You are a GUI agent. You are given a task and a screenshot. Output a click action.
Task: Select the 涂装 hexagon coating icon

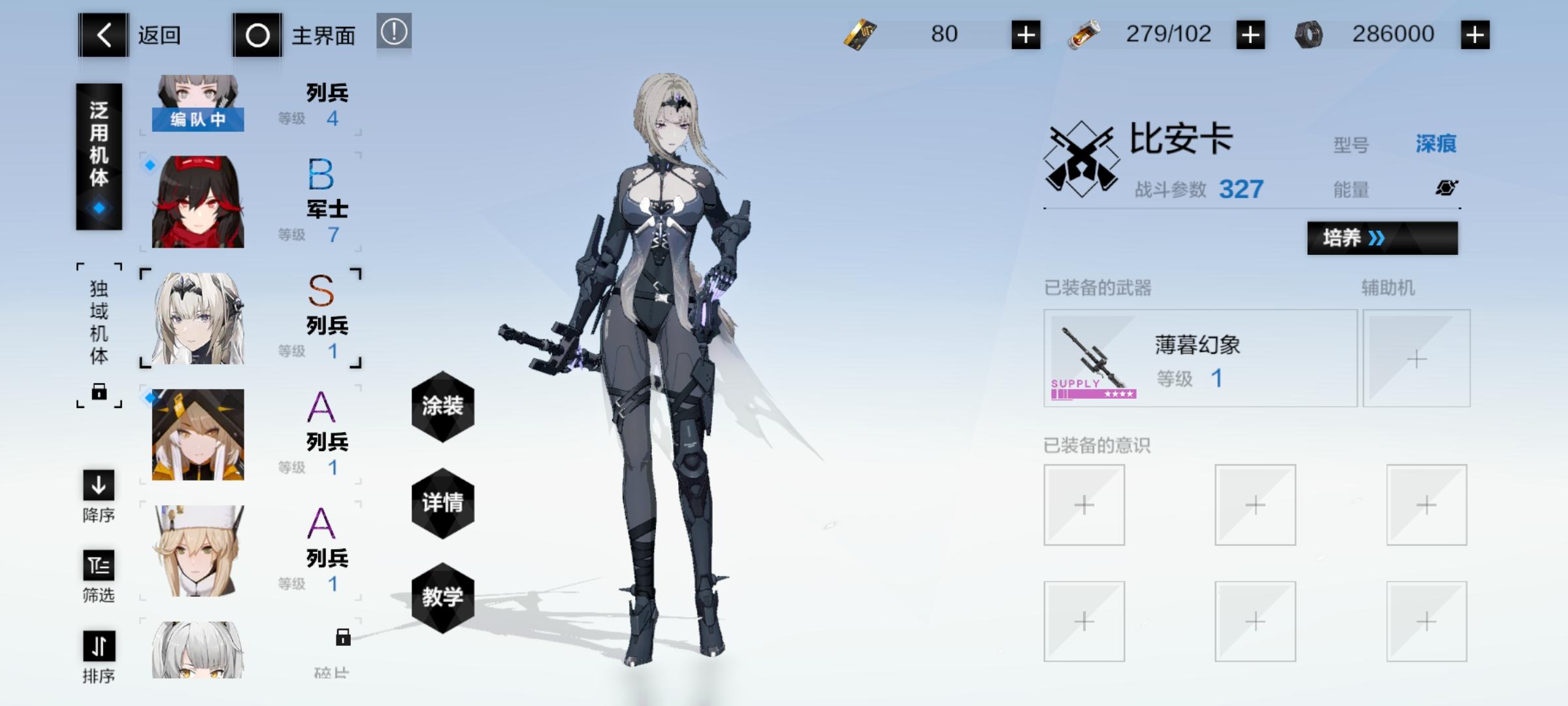(x=443, y=407)
